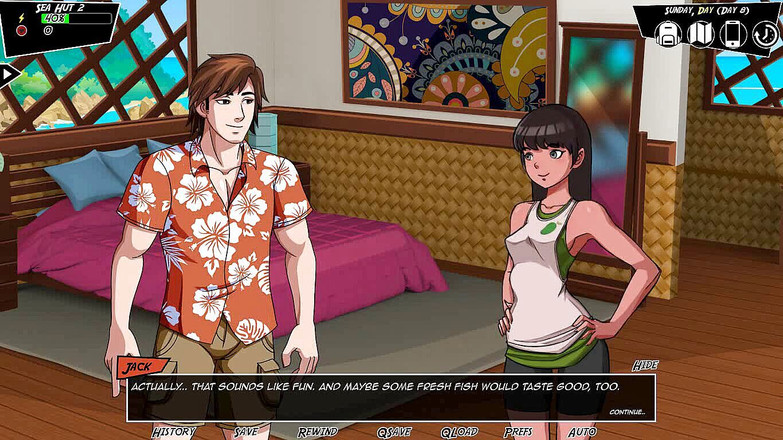Continue the dialogue
783x440 pixels.
coord(627,411)
